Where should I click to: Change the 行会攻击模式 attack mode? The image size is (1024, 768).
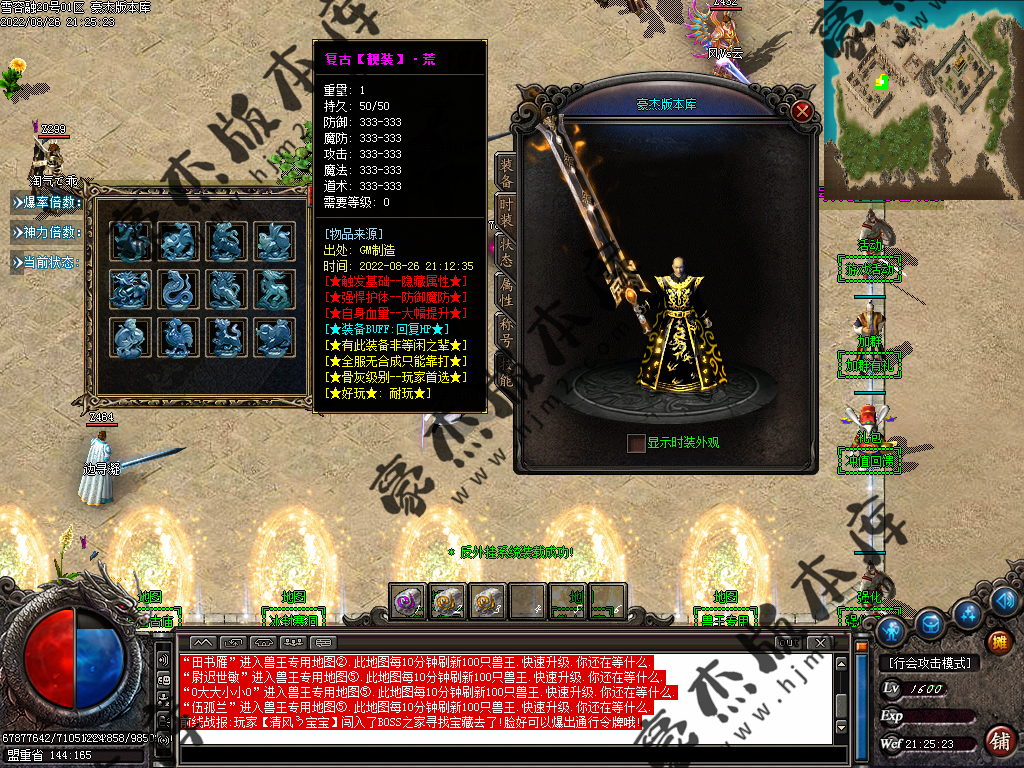(929, 663)
